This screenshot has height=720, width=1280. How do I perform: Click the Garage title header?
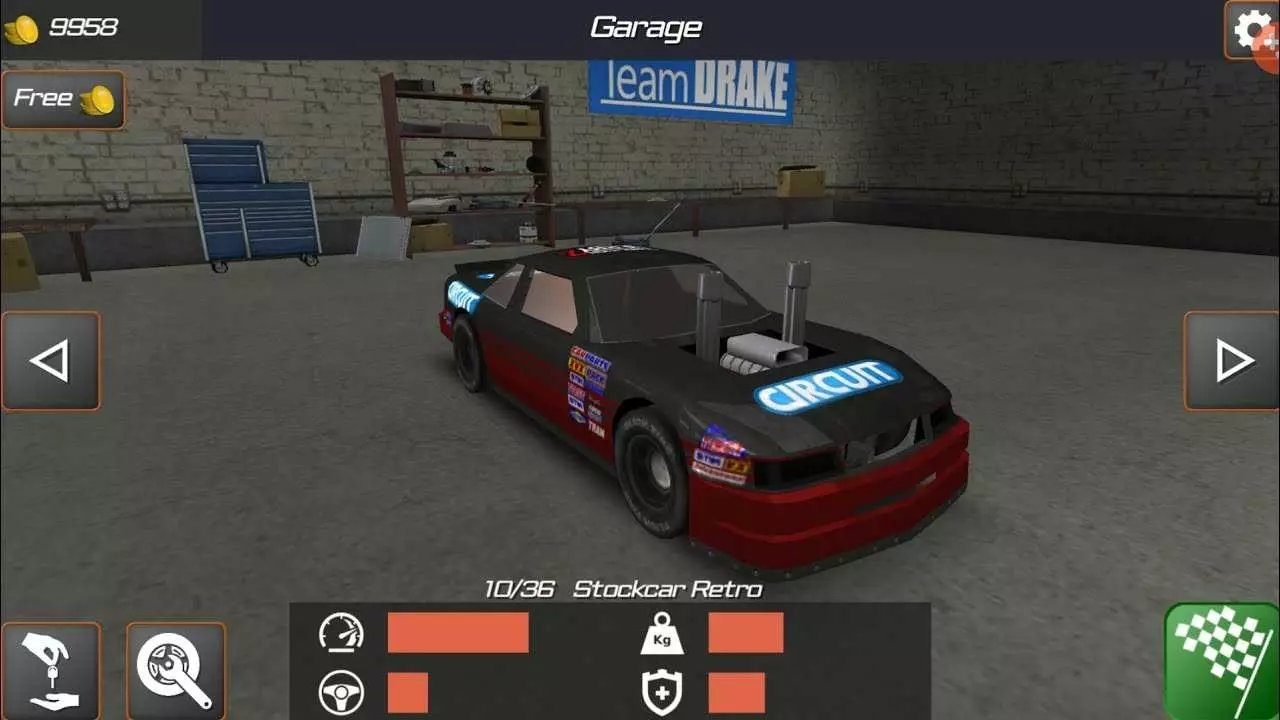[x=645, y=26]
